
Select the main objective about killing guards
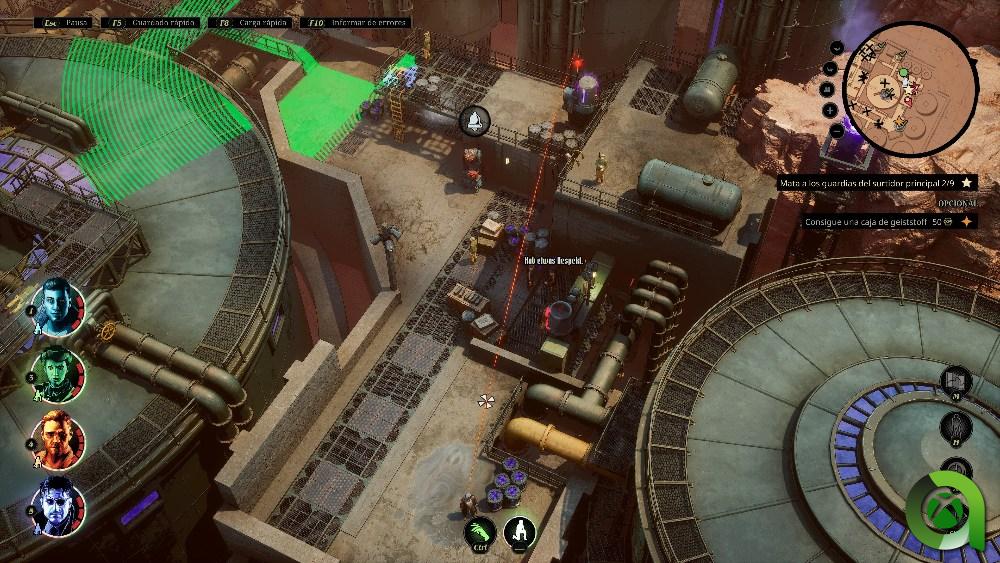coord(868,183)
